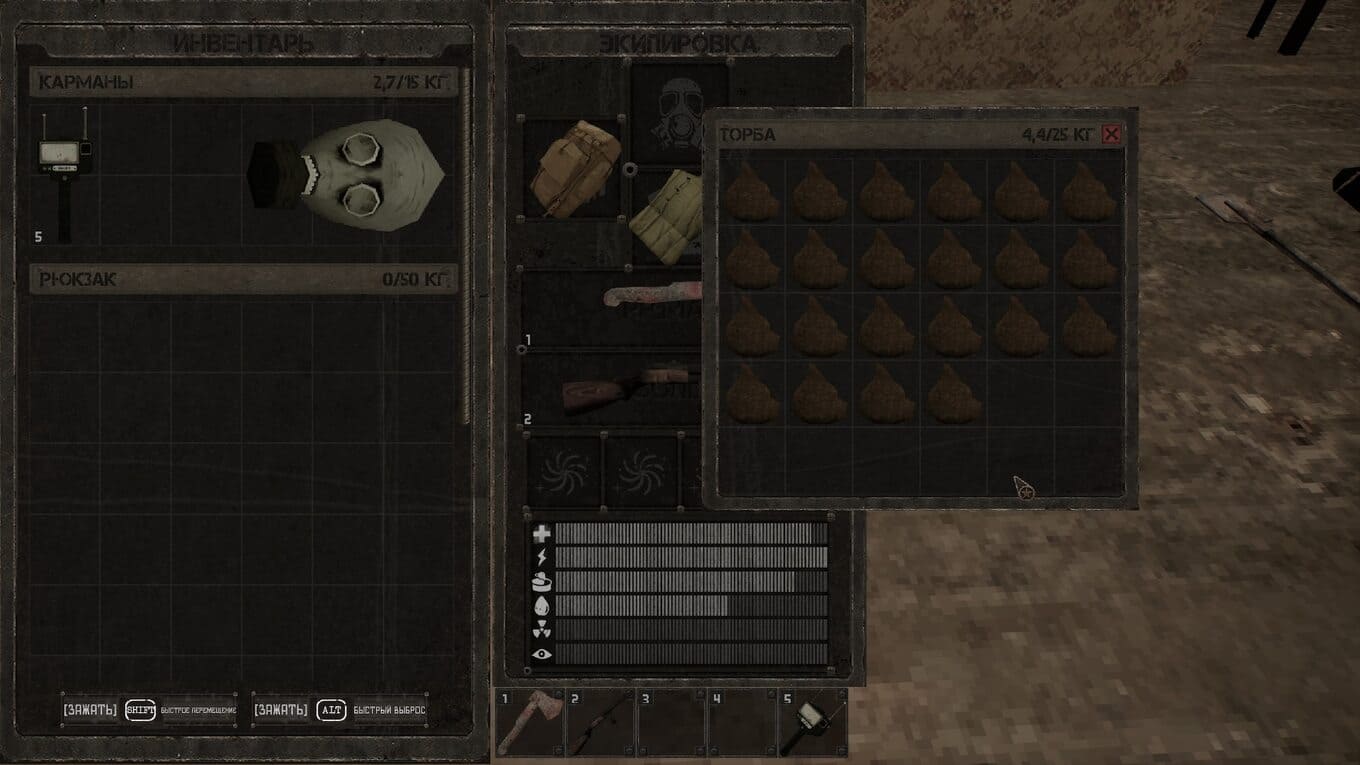Viewport: 1360px width, 765px height.
Task: Close the Торба bag window
Action: tap(1111, 135)
